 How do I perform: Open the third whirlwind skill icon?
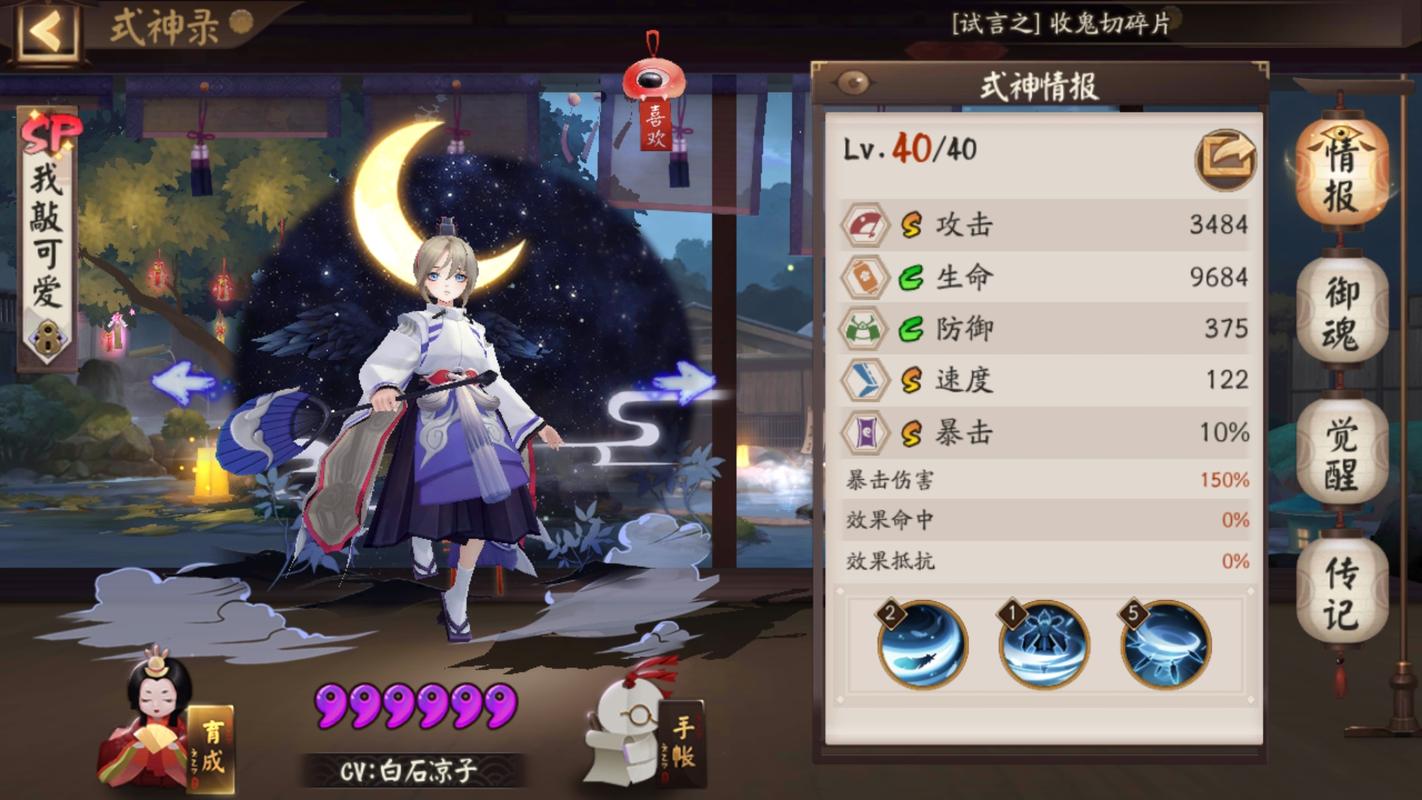1165,643
